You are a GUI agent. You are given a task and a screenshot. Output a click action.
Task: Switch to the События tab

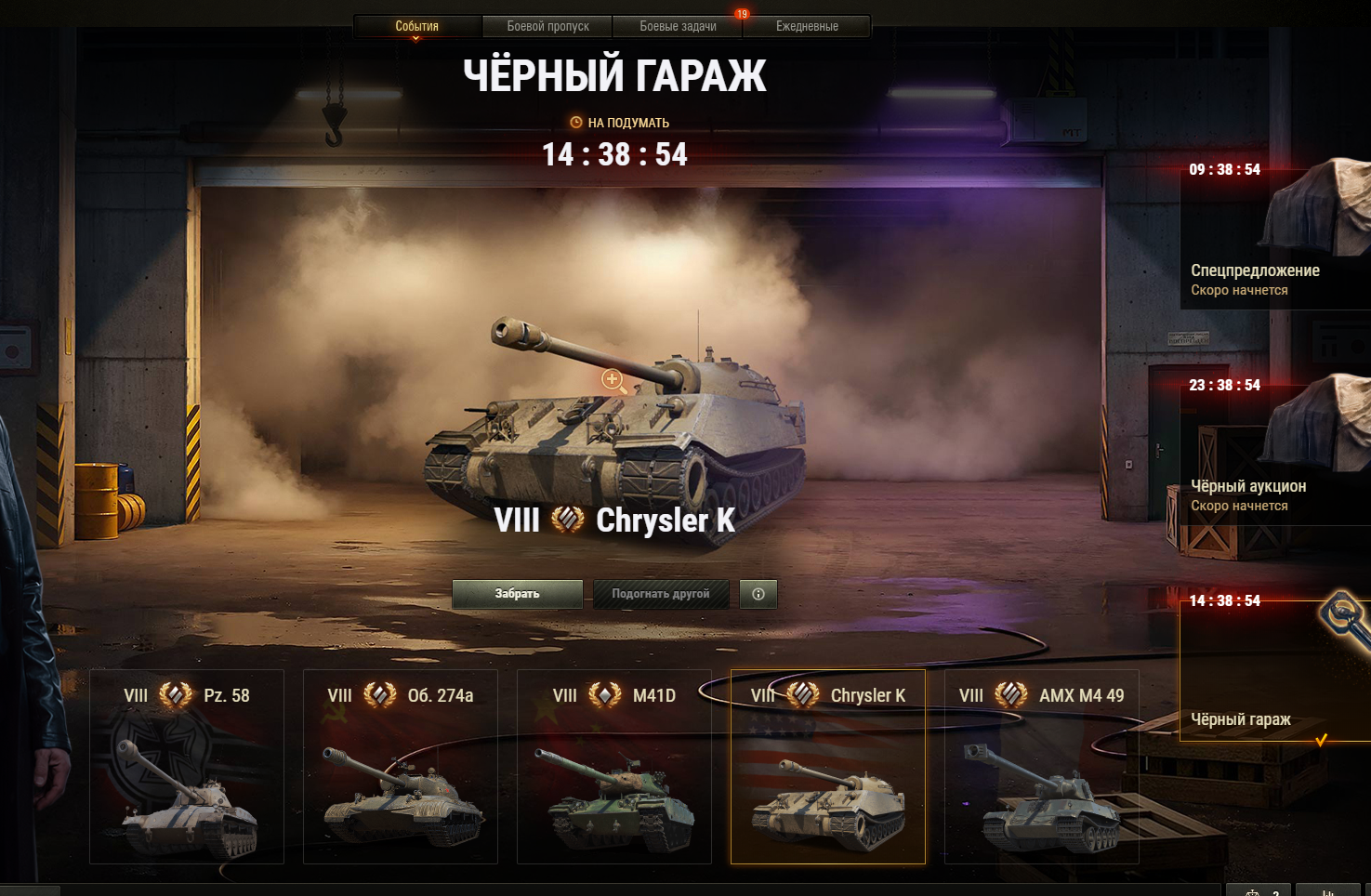tap(416, 26)
